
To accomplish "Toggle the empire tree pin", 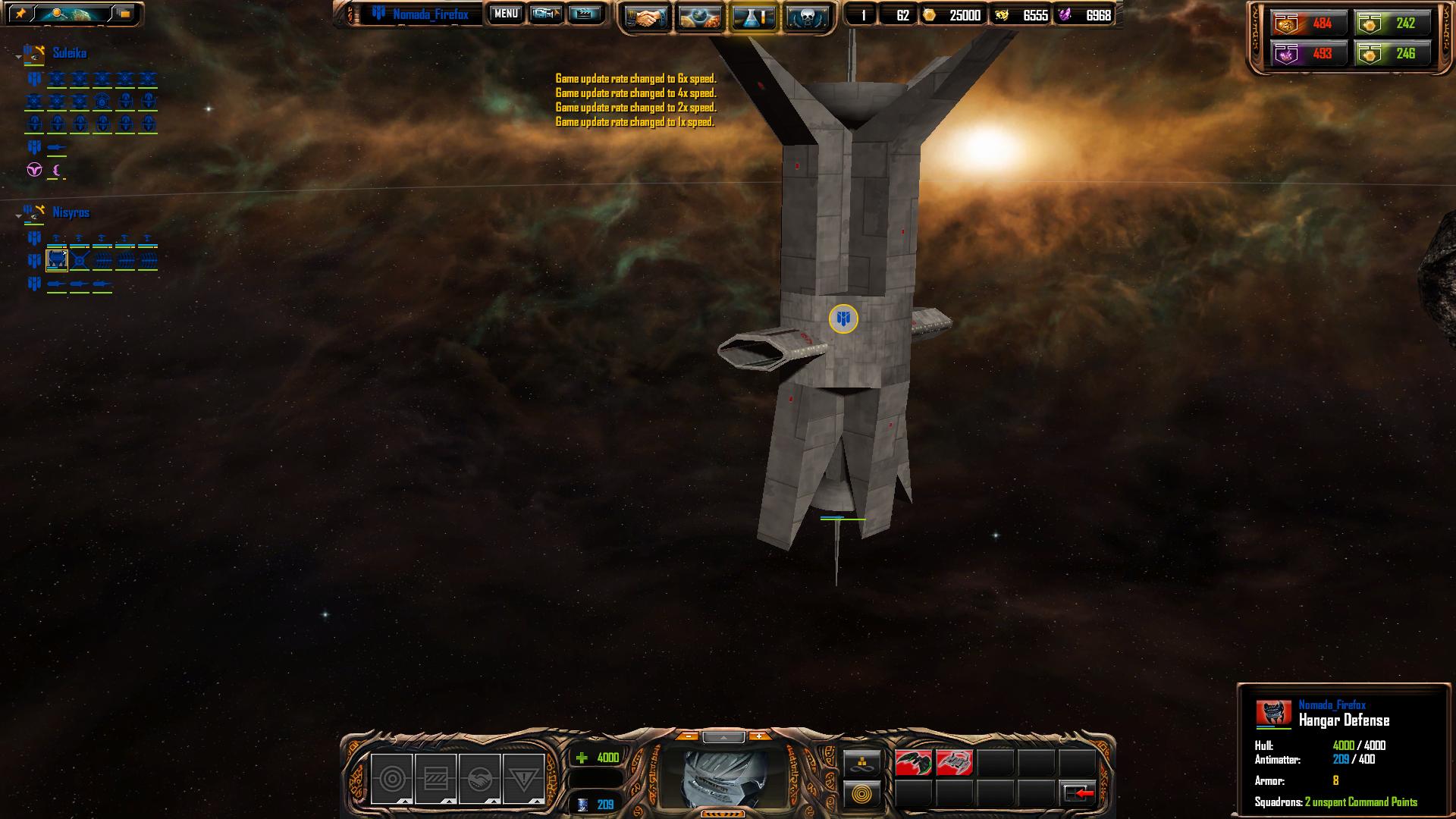I will click(20, 14).
